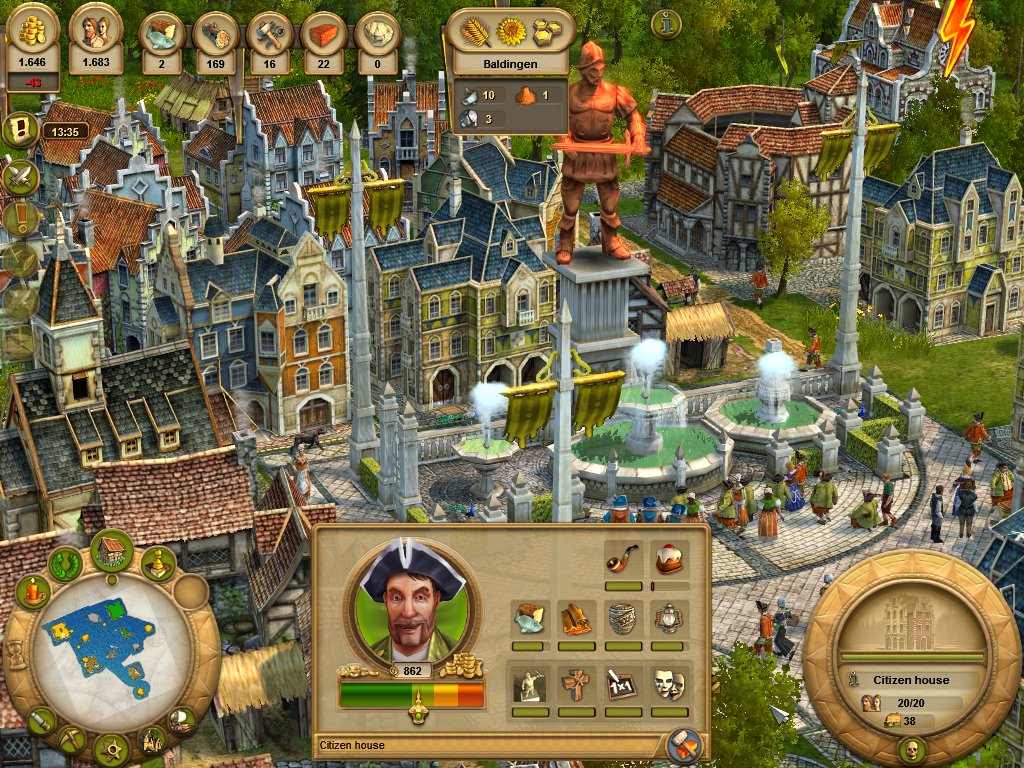Click the tobacco pipe demand icon

tap(623, 561)
